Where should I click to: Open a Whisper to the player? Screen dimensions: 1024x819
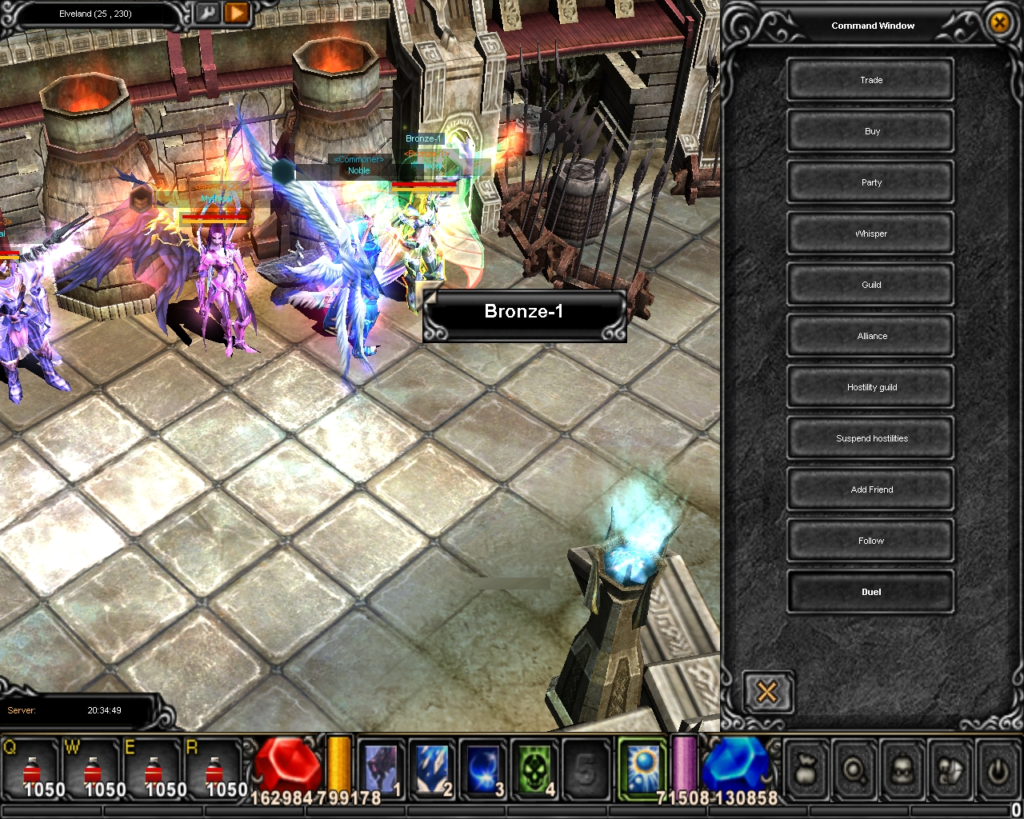click(x=870, y=234)
